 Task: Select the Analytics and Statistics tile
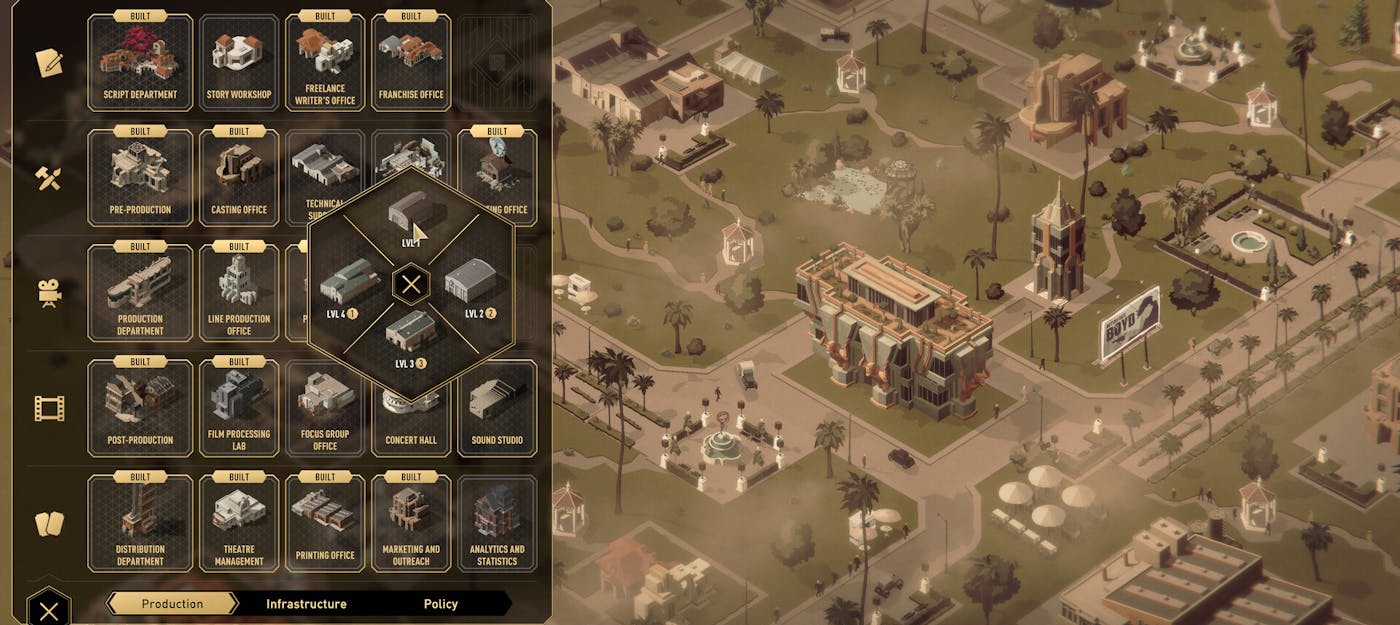click(x=497, y=523)
